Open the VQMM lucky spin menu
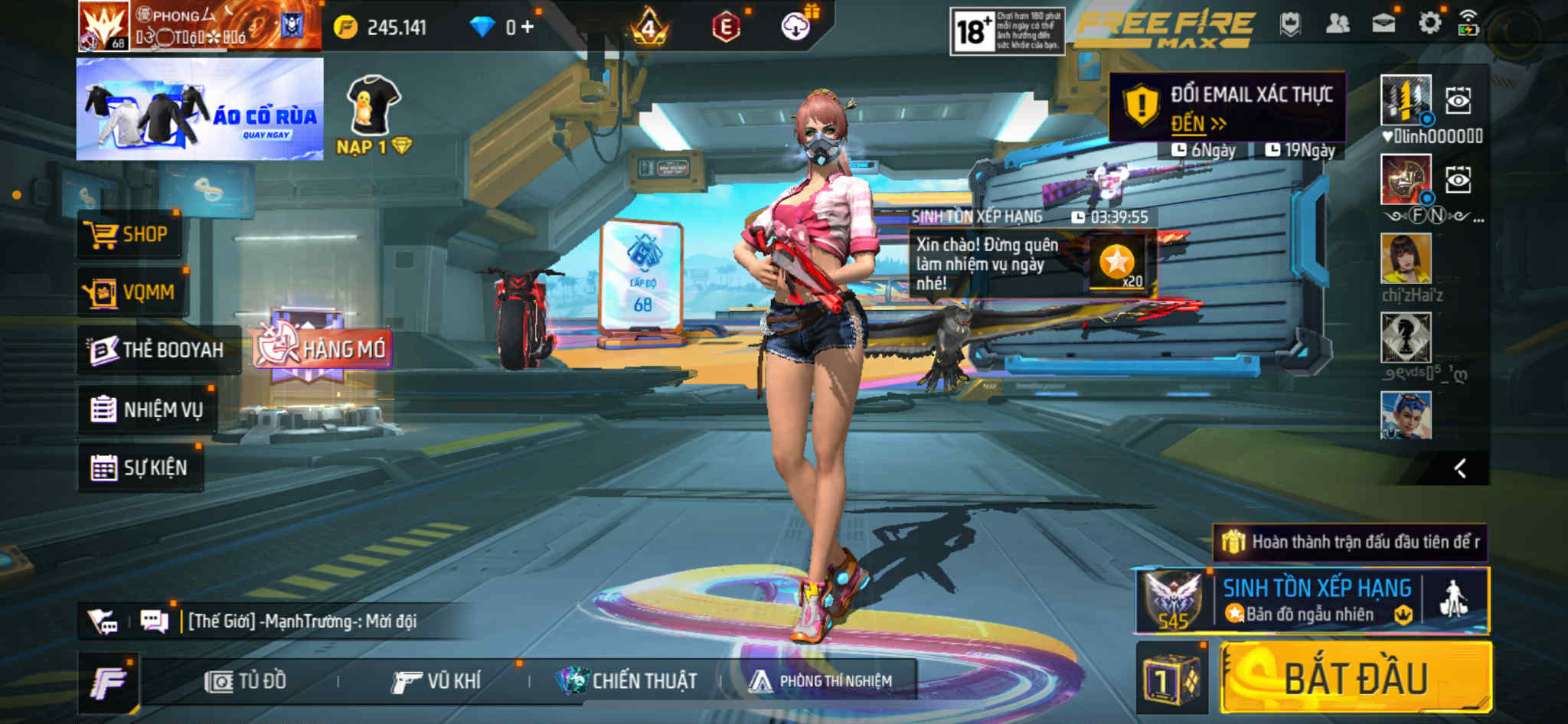 pos(131,292)
